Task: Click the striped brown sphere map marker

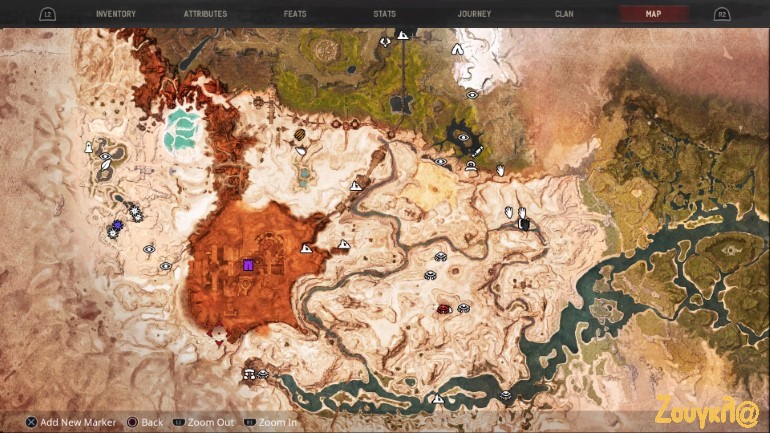Action: click(x=299, y=135)
